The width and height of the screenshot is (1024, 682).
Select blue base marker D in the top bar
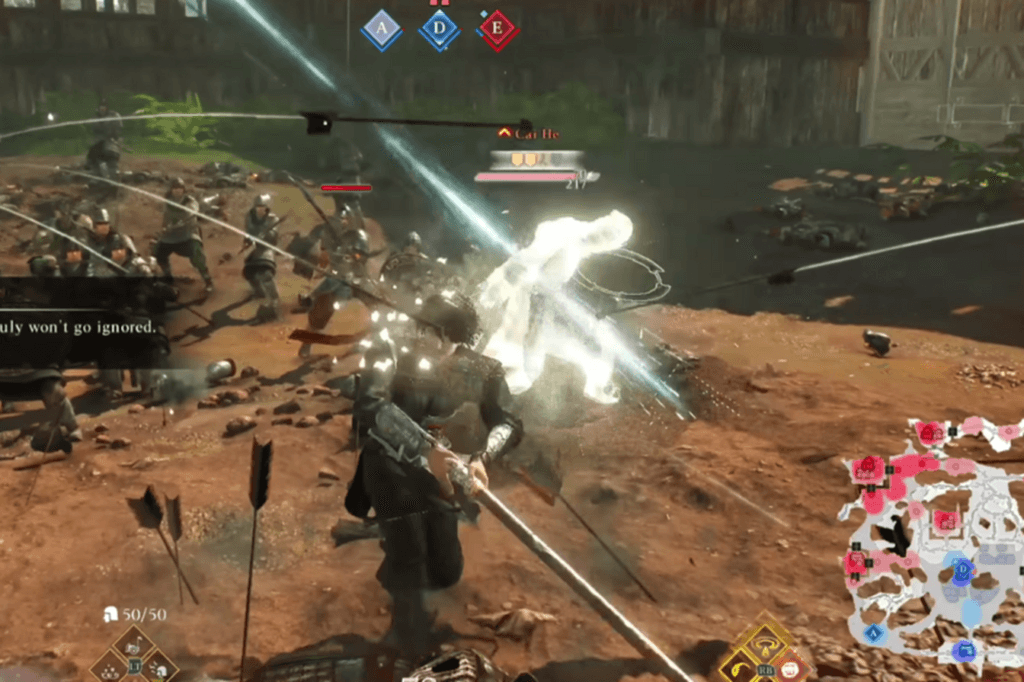coord(439,30)
